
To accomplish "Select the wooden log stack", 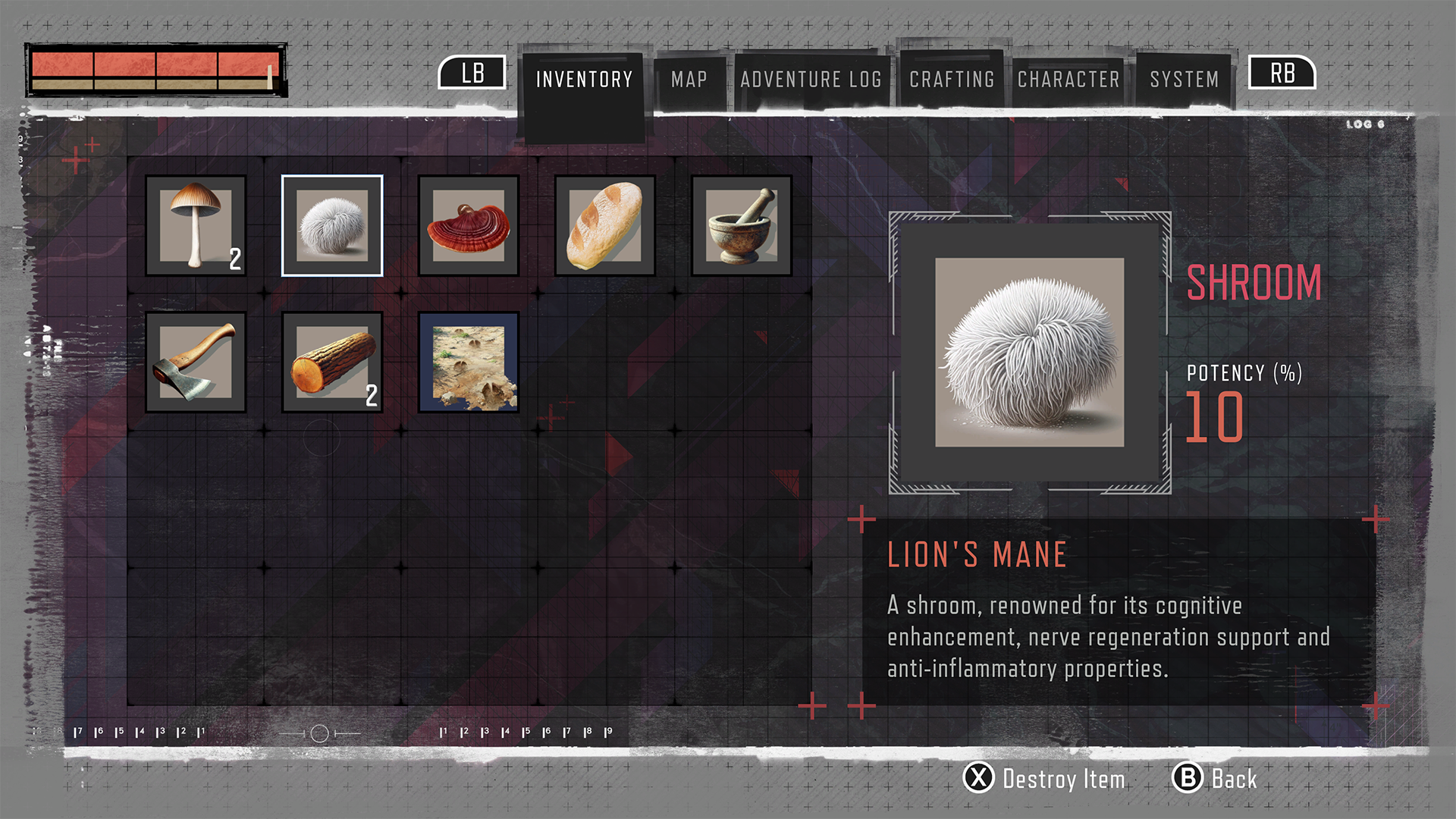I will pos(331,362).
